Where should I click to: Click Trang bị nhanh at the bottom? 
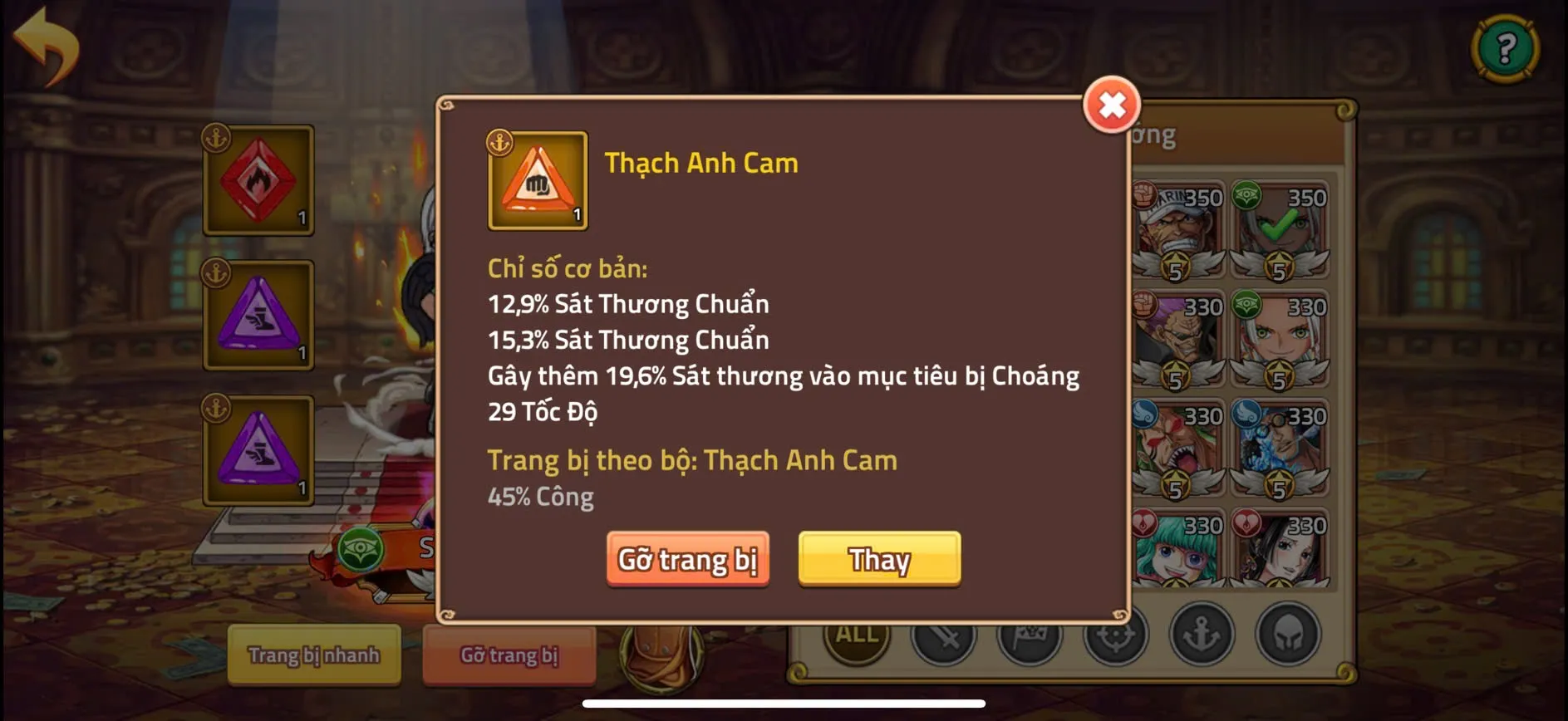313,655
